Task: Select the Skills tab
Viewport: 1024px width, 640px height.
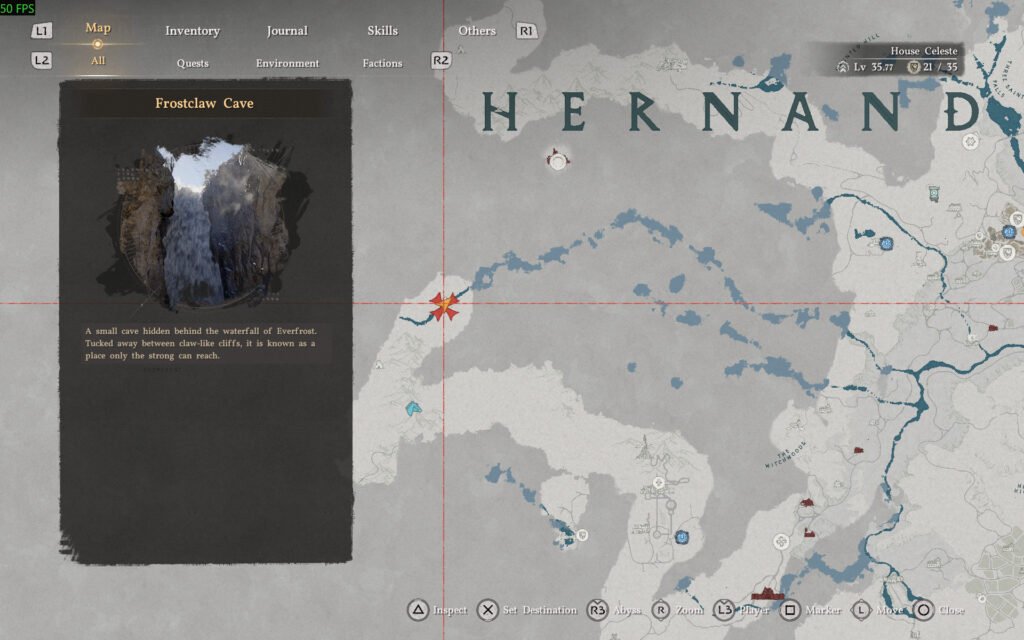Action: click(x=382, y=31)
